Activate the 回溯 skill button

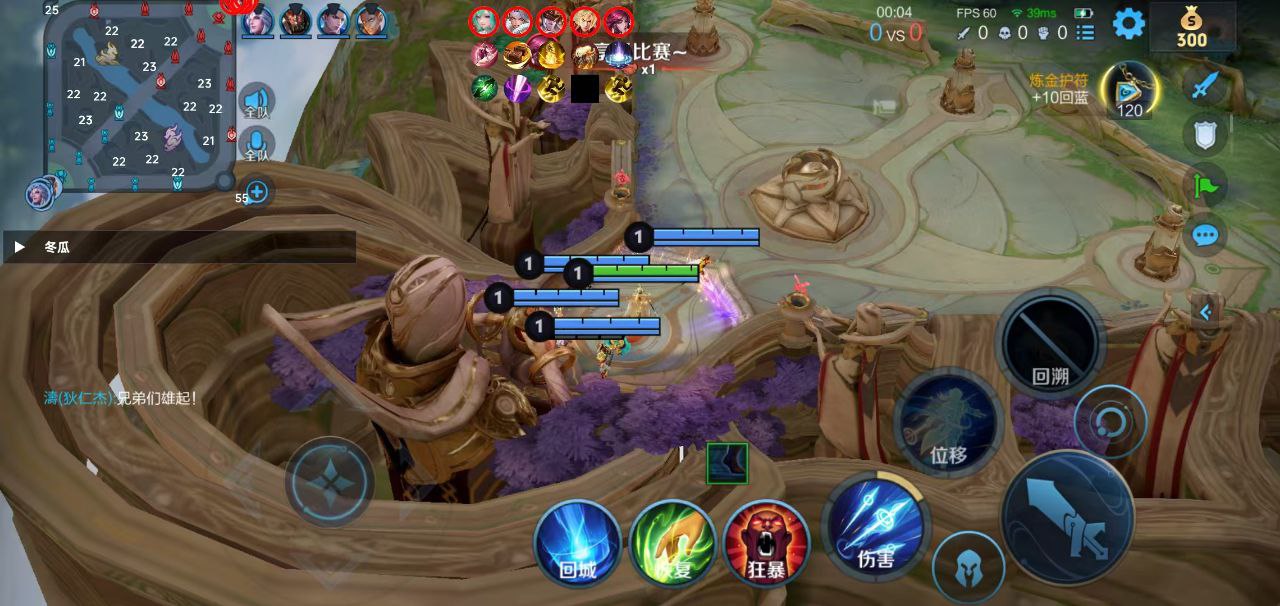pos(1050,343)
